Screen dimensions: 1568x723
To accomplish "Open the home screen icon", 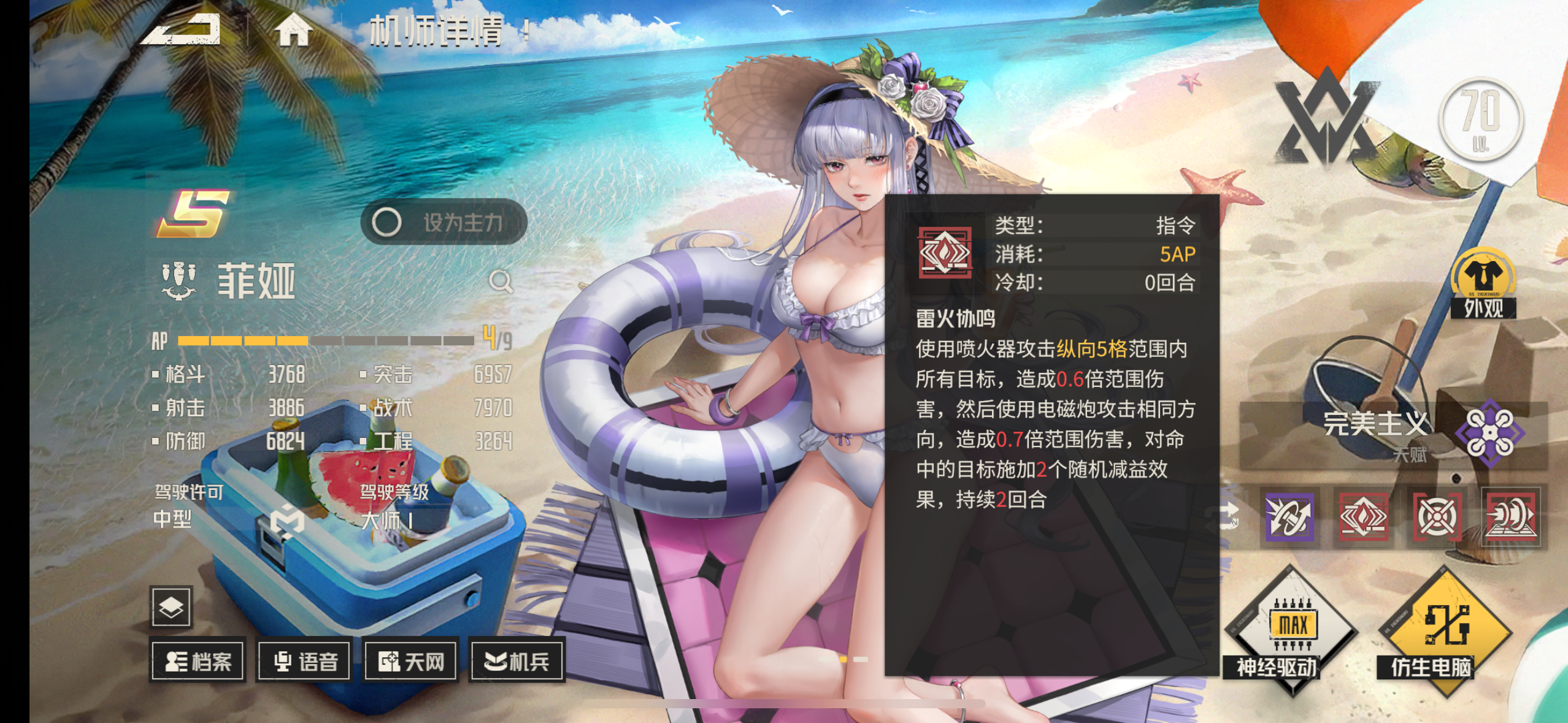I will (293, 31).
